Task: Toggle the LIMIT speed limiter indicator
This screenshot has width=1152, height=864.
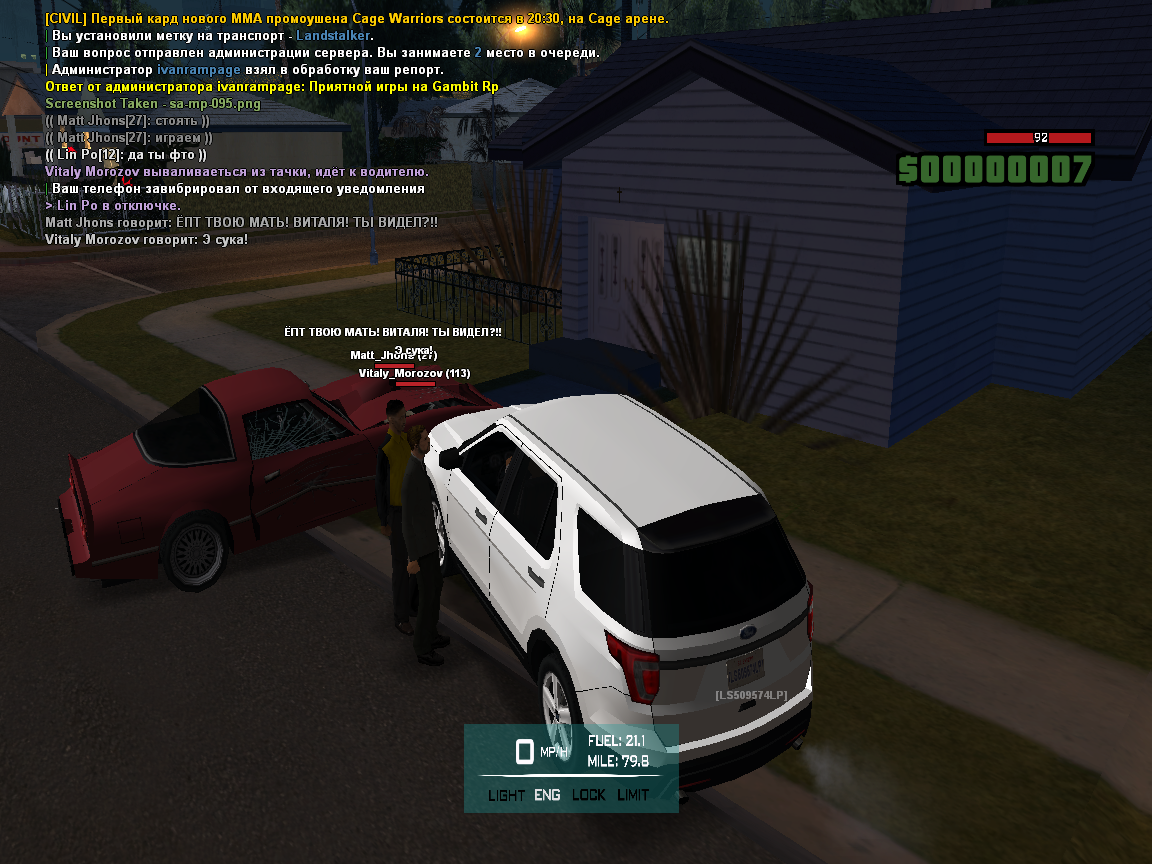Action: [x=633, y=795]
